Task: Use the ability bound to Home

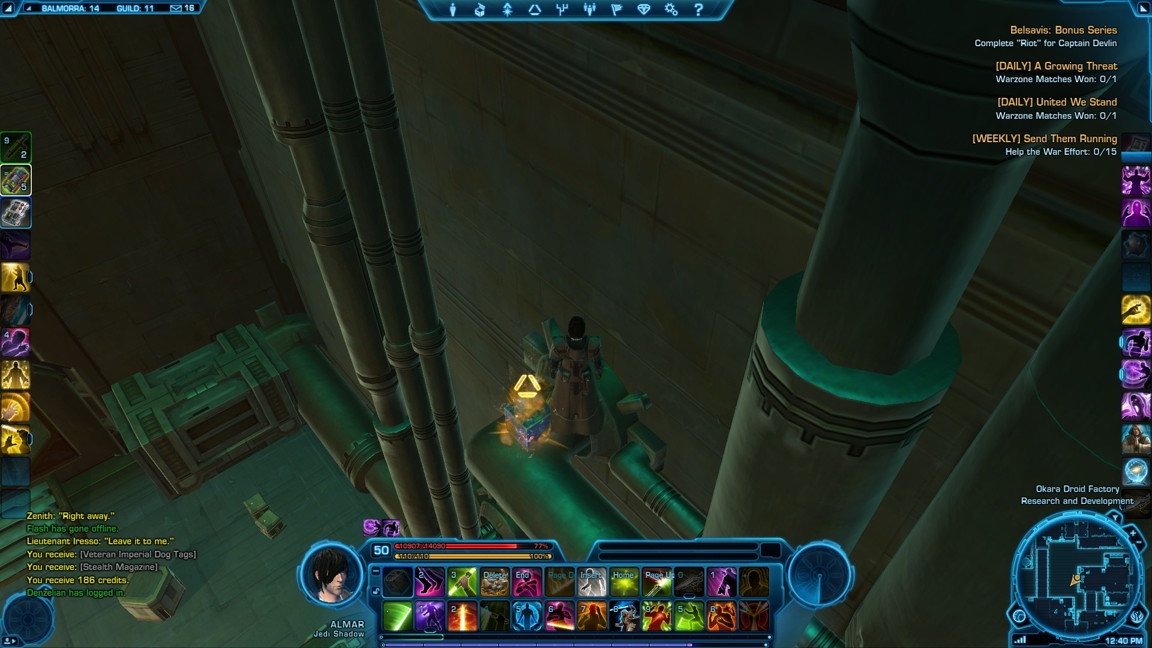Action: point(624,582)
